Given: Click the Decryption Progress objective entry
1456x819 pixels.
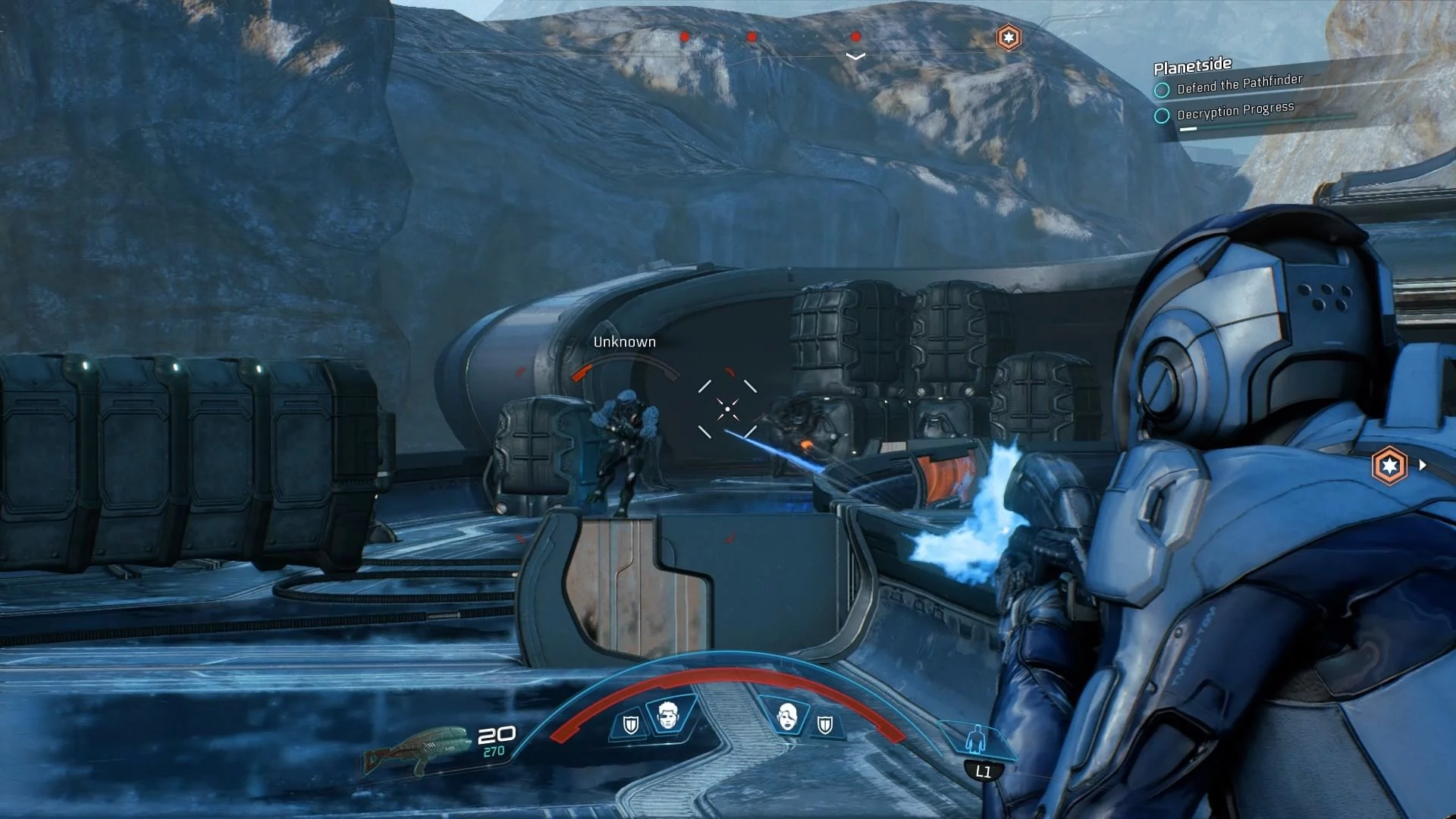Looking at the screenshot, I should (x=1235, y=111).
